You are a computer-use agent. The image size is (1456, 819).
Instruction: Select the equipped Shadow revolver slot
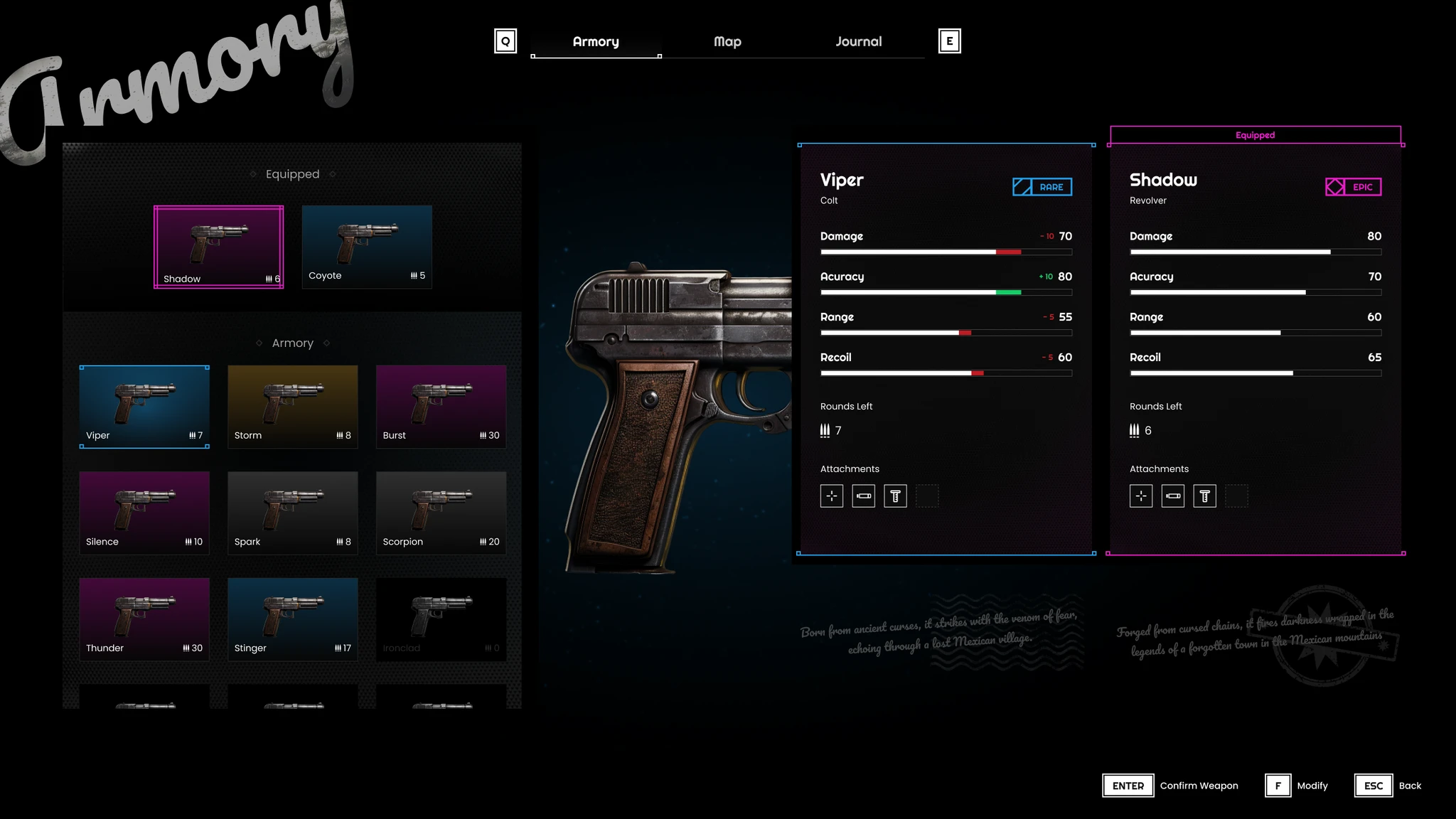[x=218, y=247]
